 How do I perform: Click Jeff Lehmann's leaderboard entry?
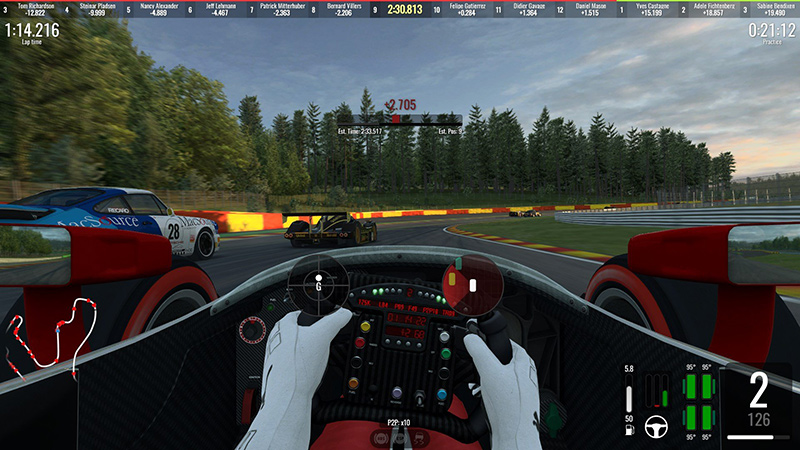point(223,10)
